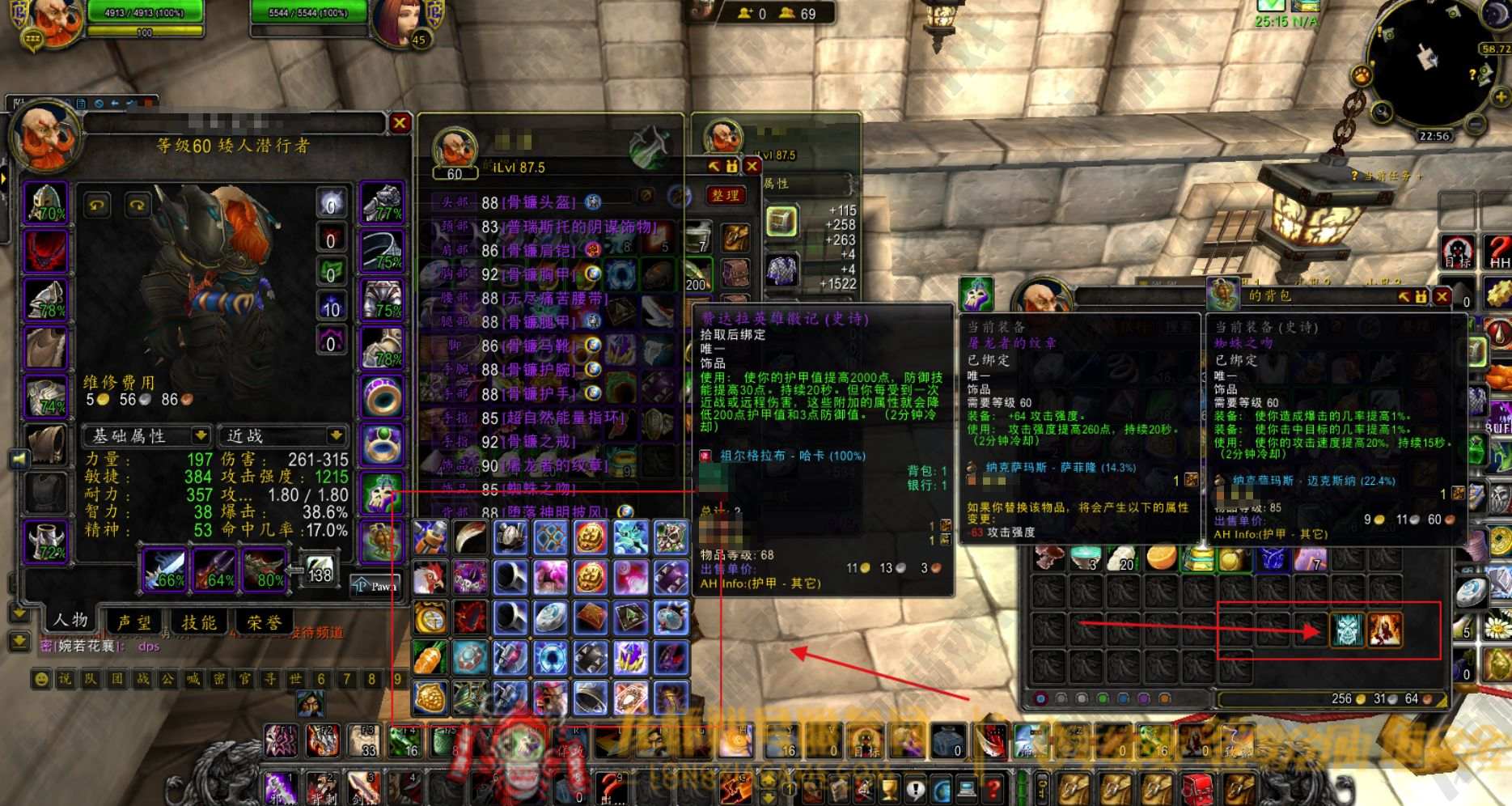Open the 技能 skills tab
Screen dimensions: 1512x806
[x=199, y=621]
